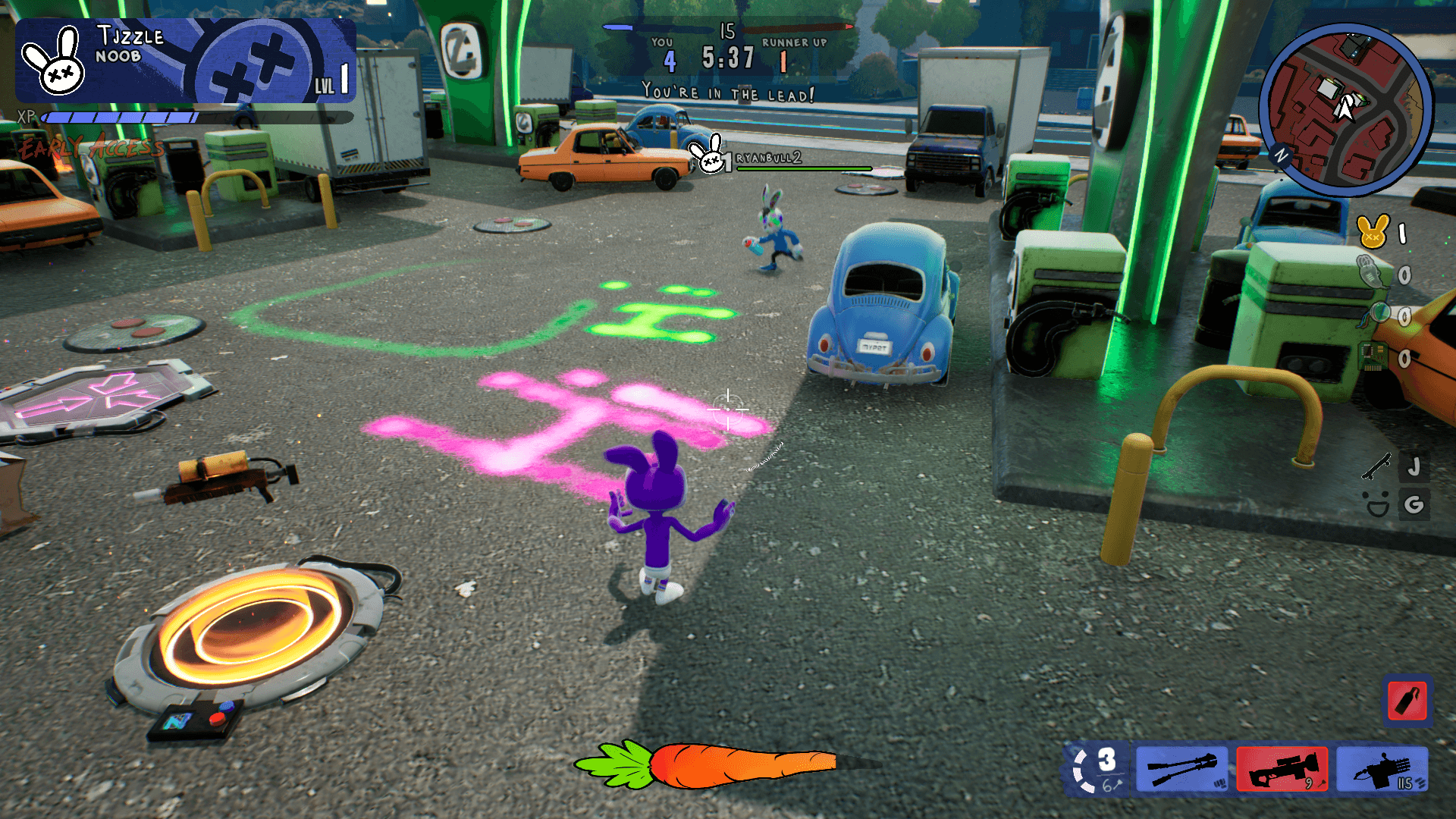This screenshot has width=1456, height=819.
Task: Activate the molotov bottle item
Action: 1407,701
